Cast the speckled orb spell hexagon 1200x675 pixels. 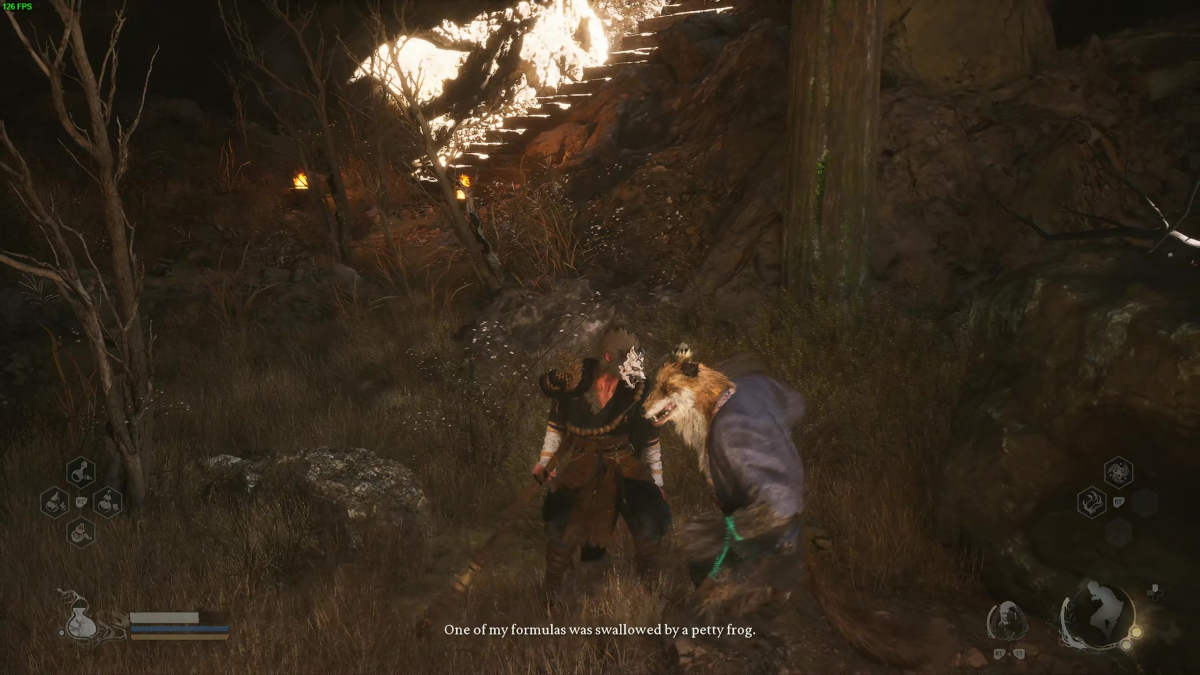coord(1118,472)
